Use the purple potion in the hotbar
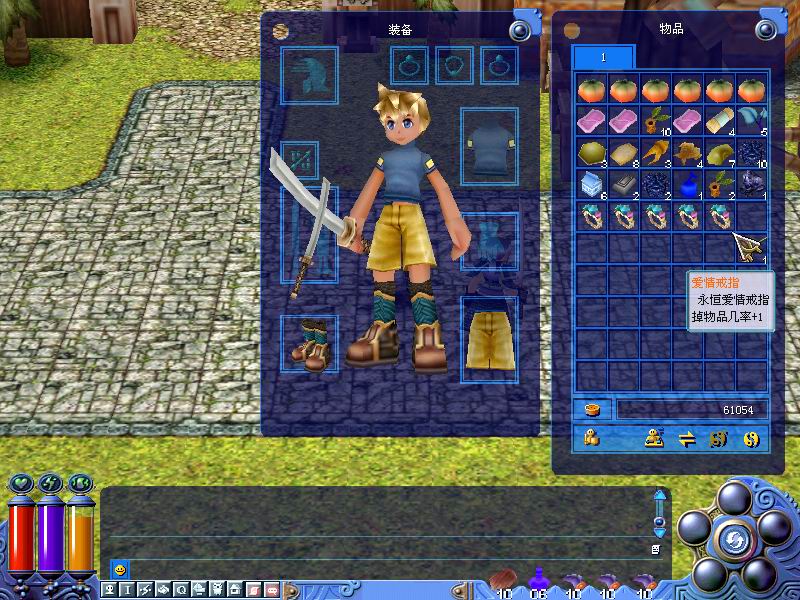The width and height of the screenshot is (800, 600). pyautogui.click(x=540, y=577)
